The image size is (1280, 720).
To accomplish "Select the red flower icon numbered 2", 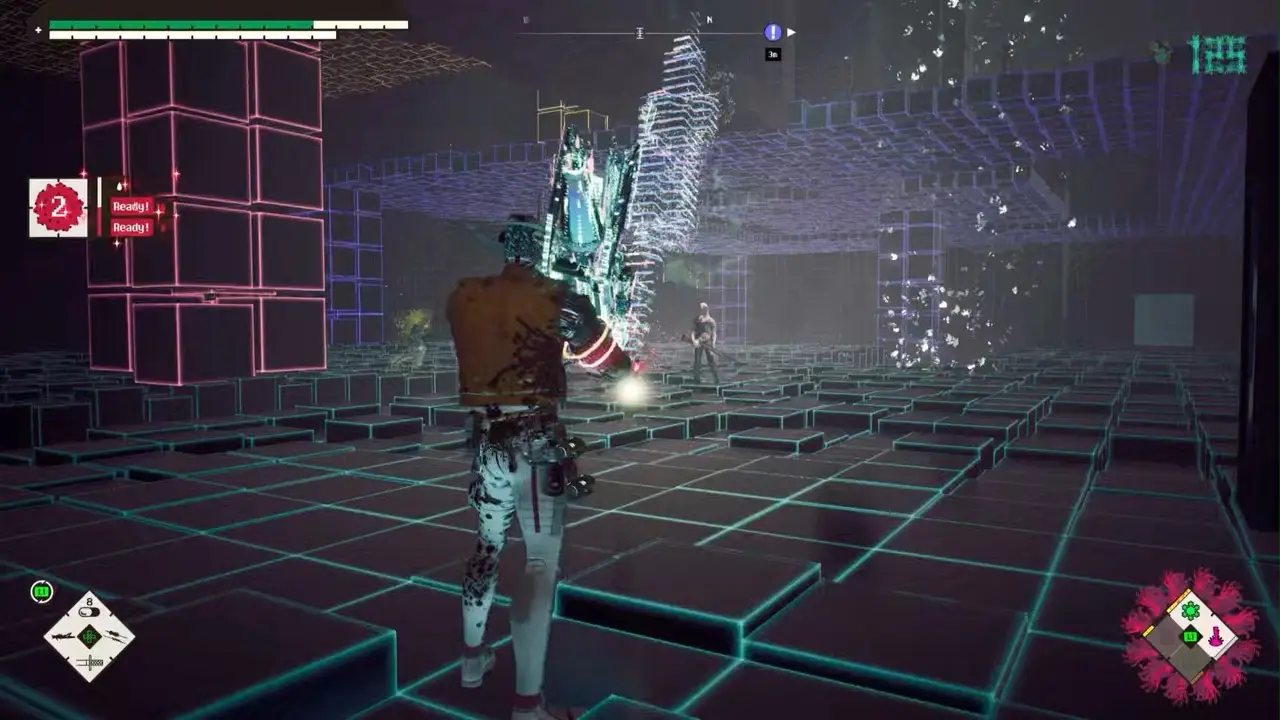I will [x=58, y=208].
